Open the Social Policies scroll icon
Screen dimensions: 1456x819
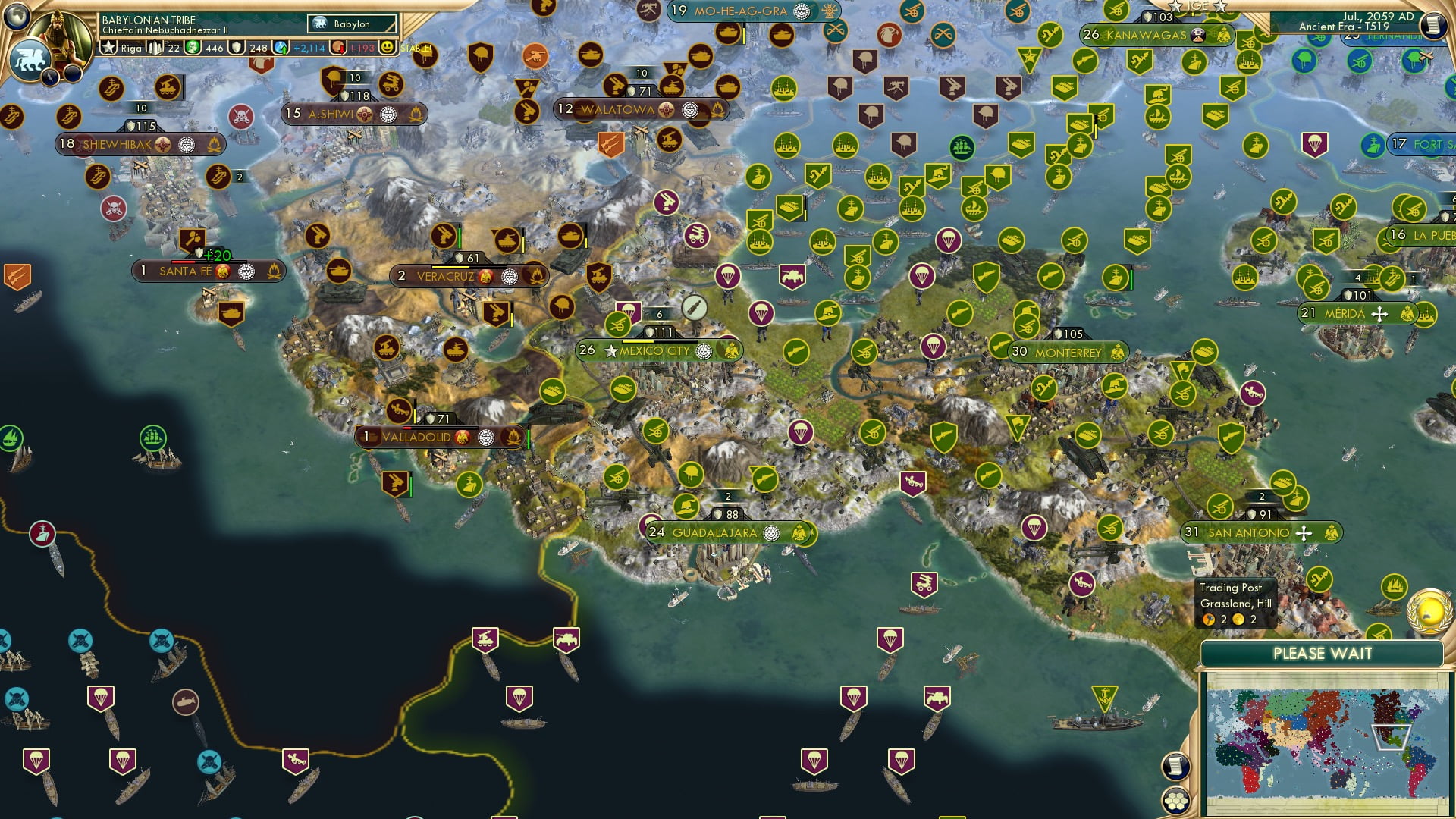tap(1175, 767)
